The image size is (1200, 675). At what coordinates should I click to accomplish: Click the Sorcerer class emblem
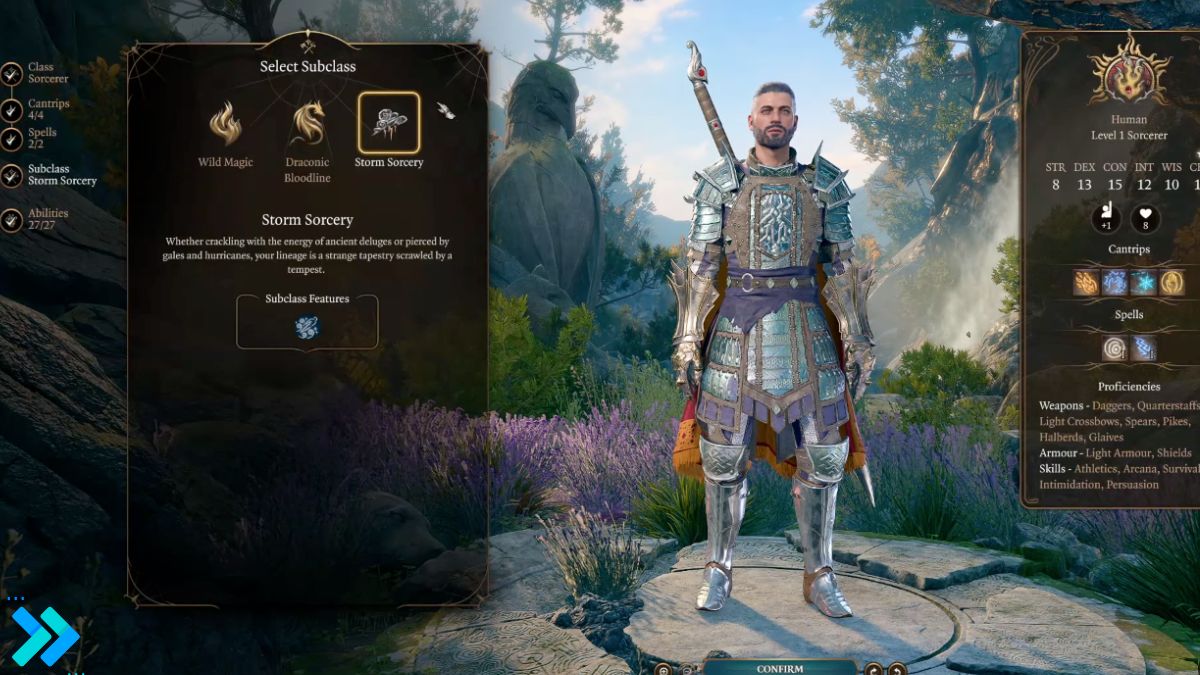pyautogui.click(x=1128, y=72)
